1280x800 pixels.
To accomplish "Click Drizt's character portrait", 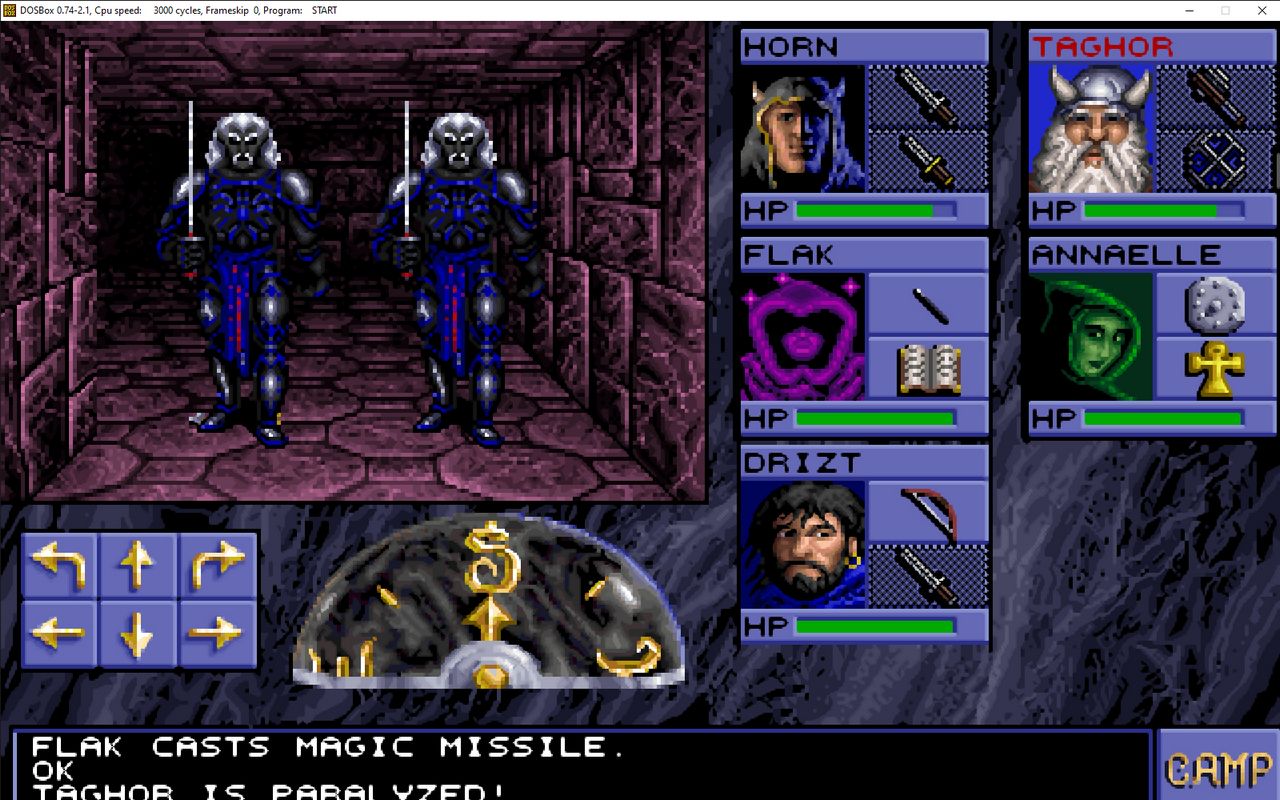I will tap(802, 544).
